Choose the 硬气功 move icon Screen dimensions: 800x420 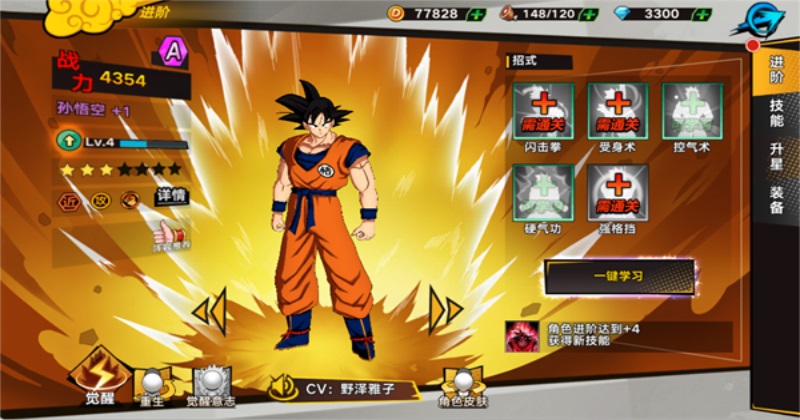(543, 192)
